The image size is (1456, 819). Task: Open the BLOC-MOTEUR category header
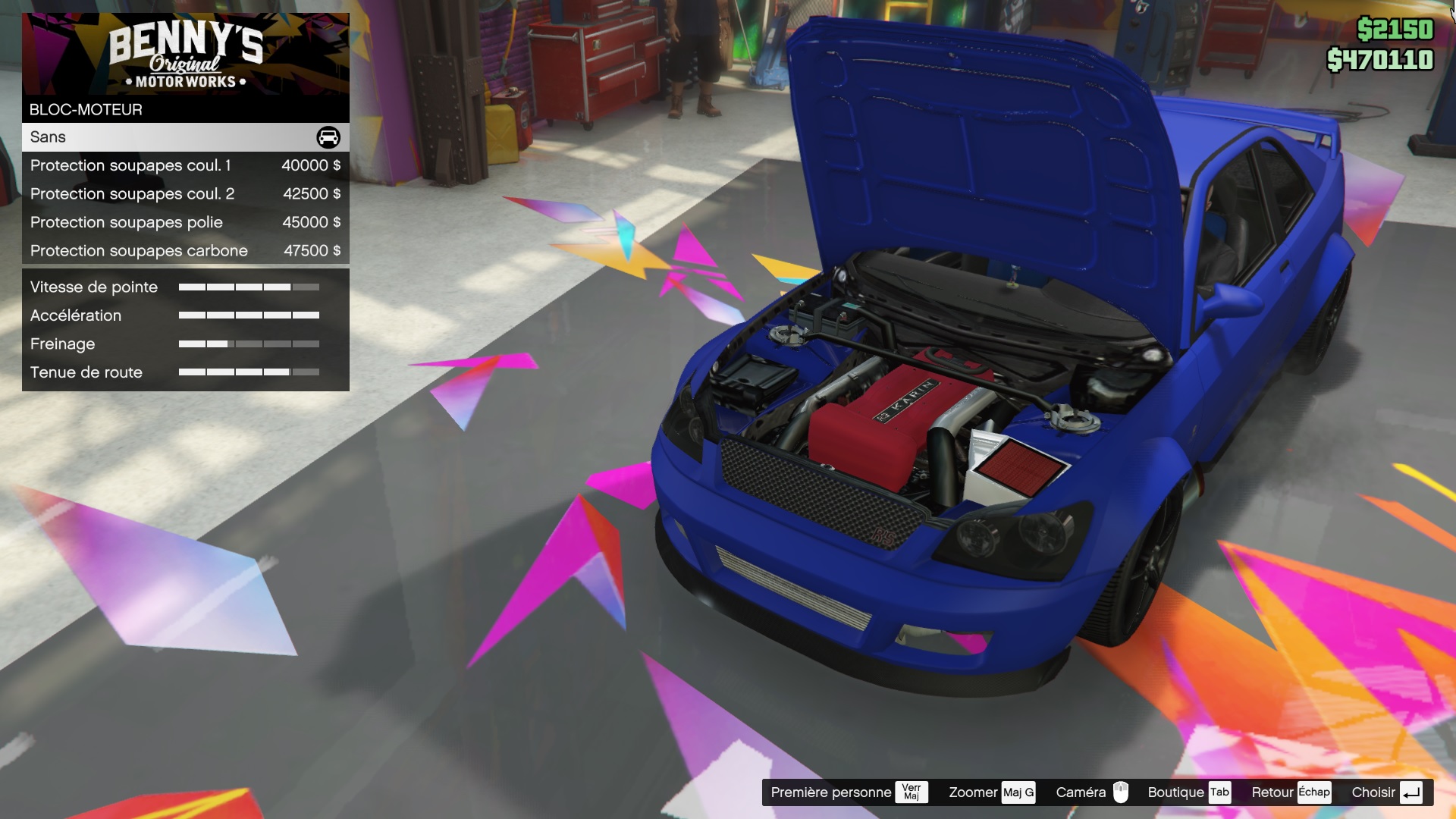85,109
